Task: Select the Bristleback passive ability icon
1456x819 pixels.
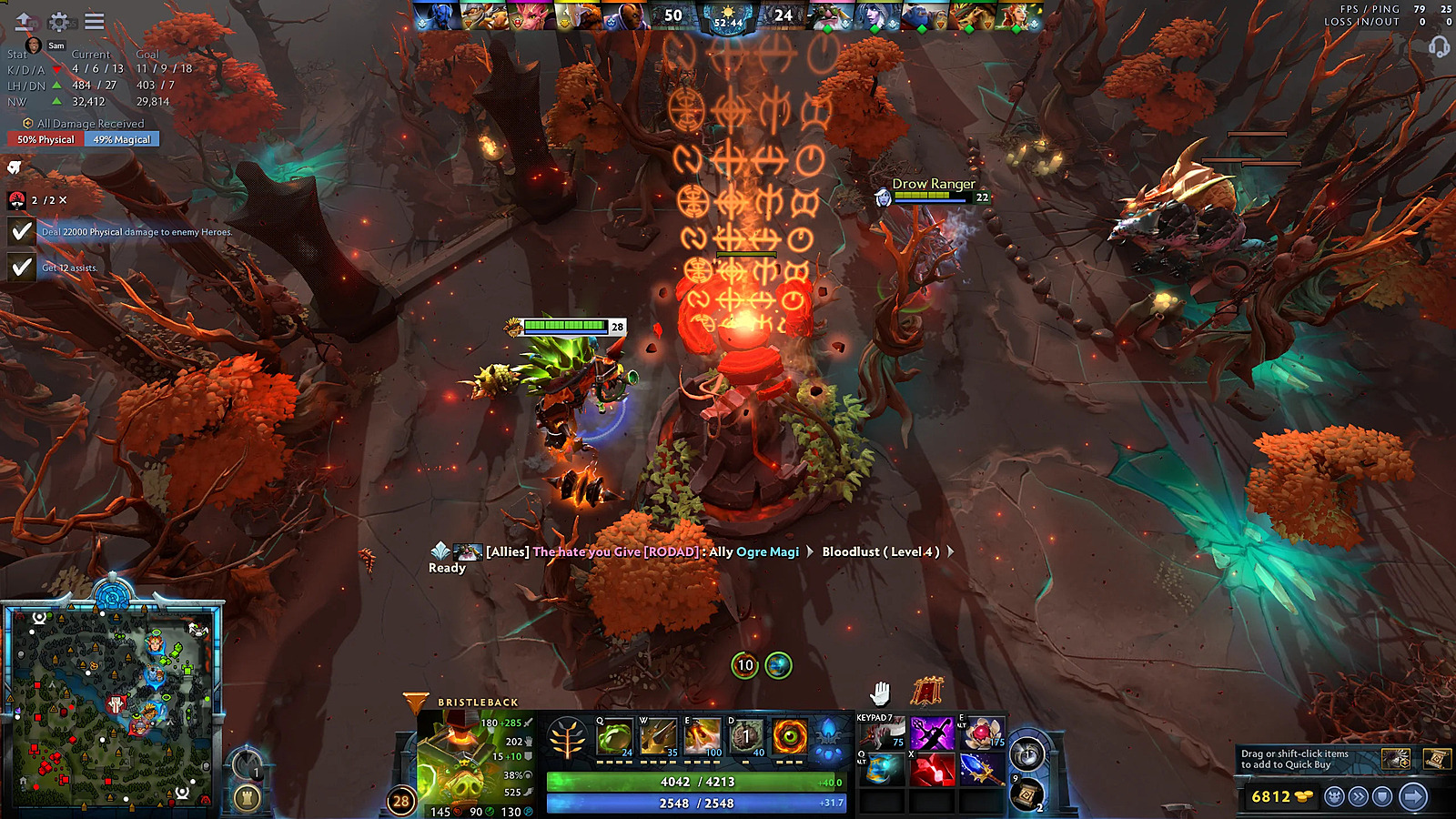Action: click(x=702, y=737)
